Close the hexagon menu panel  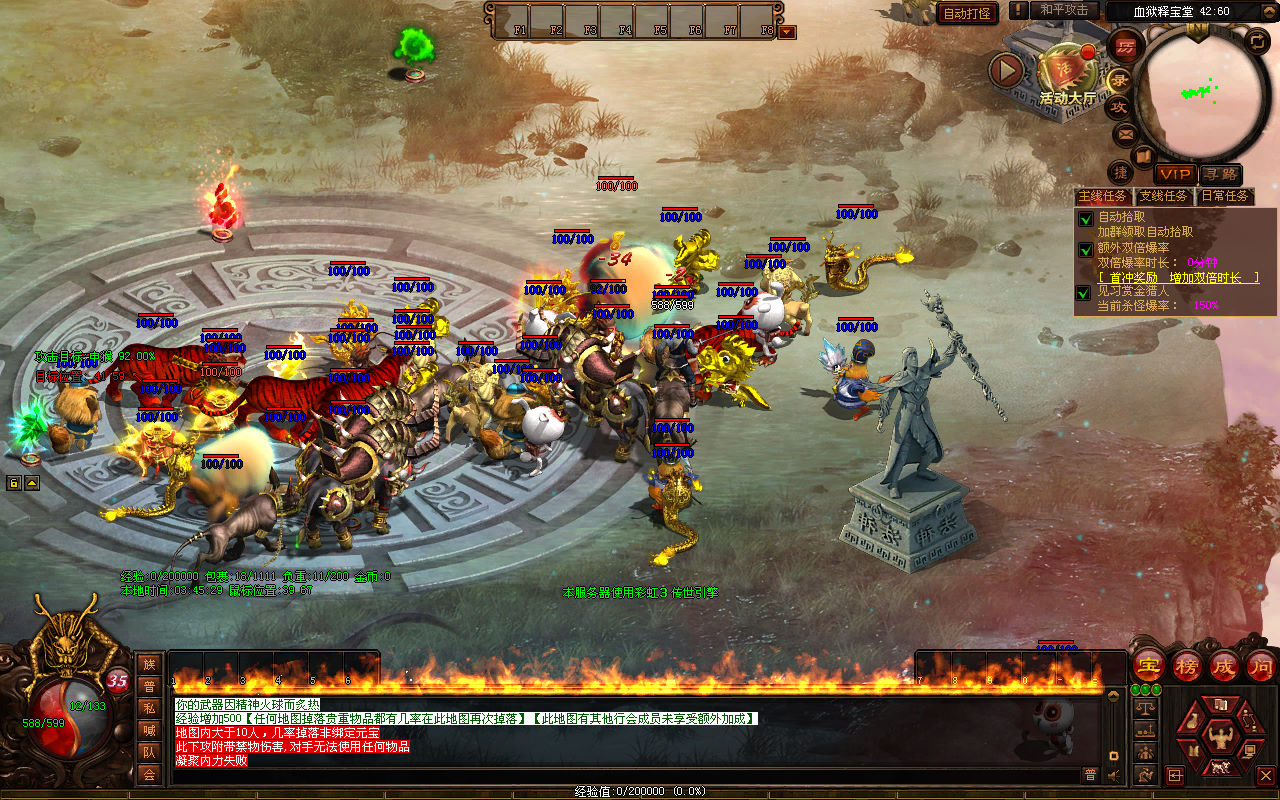(x=1265, y=775)
